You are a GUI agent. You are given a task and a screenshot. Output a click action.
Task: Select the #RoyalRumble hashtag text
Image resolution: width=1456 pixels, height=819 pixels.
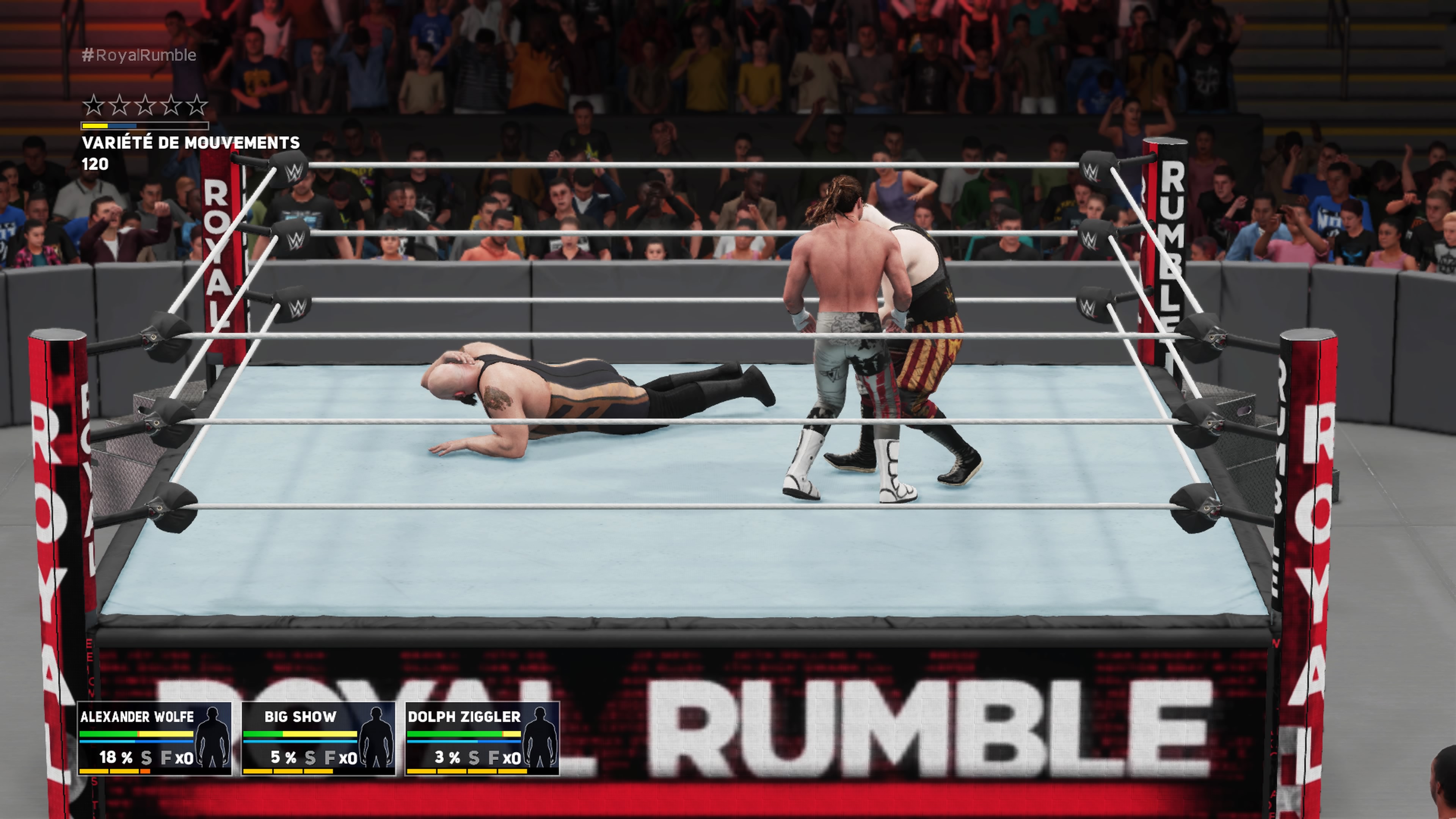coord(138,55)
